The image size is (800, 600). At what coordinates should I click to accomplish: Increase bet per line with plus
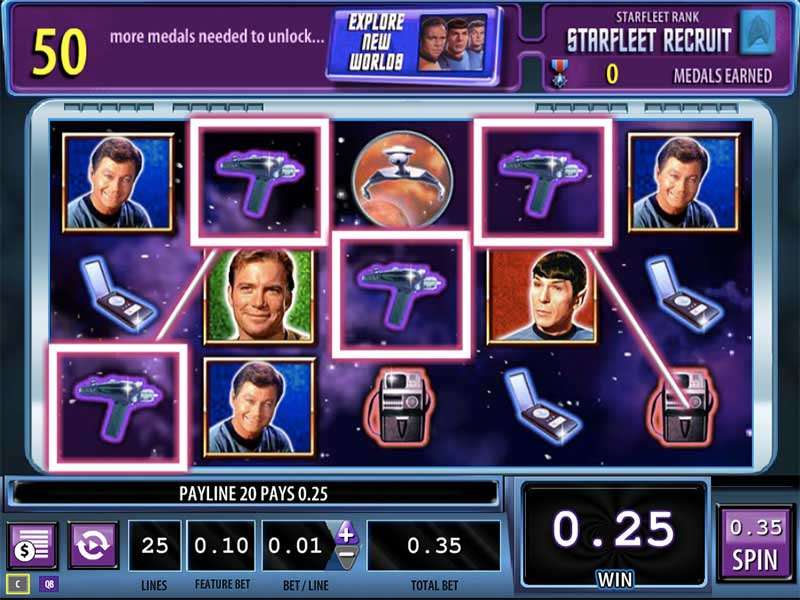tap(345, 533)
